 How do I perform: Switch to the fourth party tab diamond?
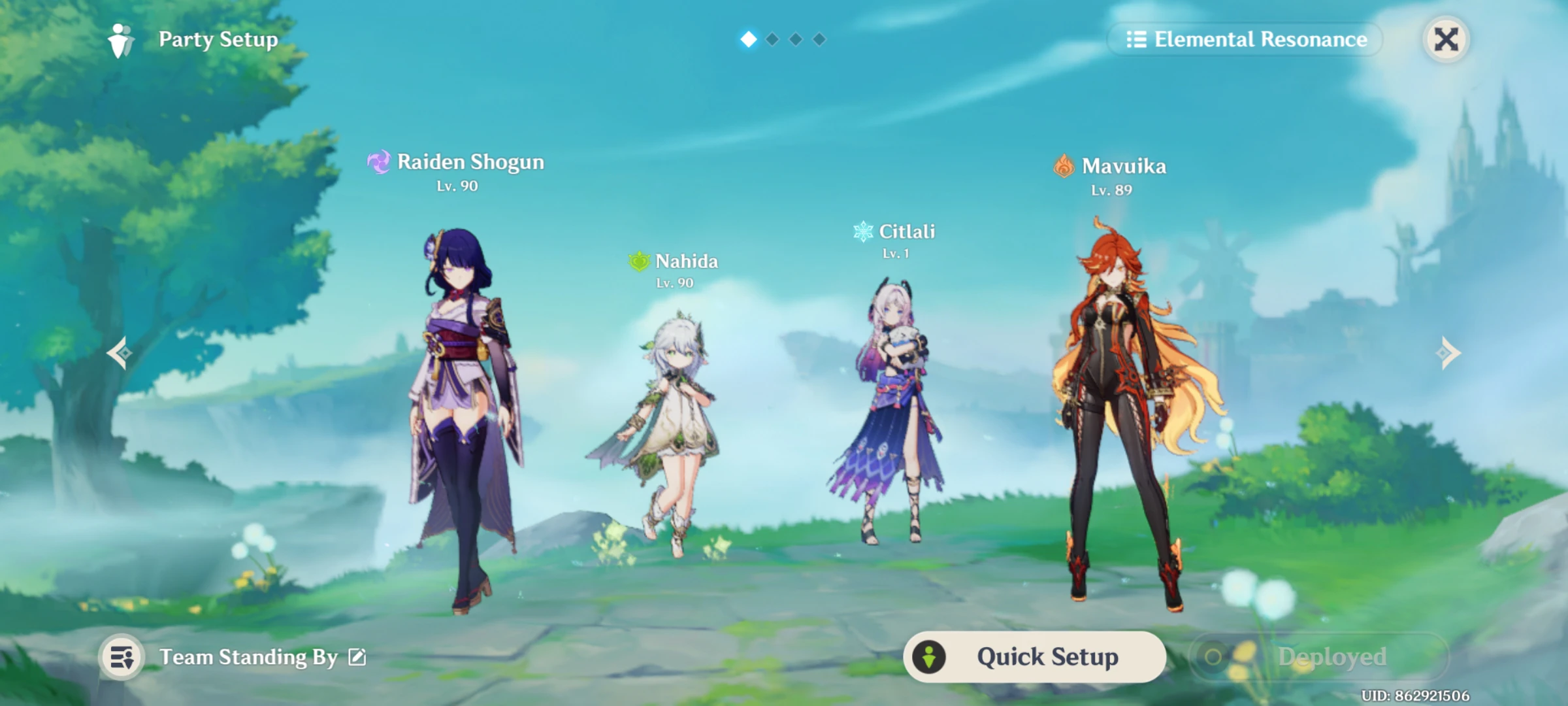[x=820, y=39]
